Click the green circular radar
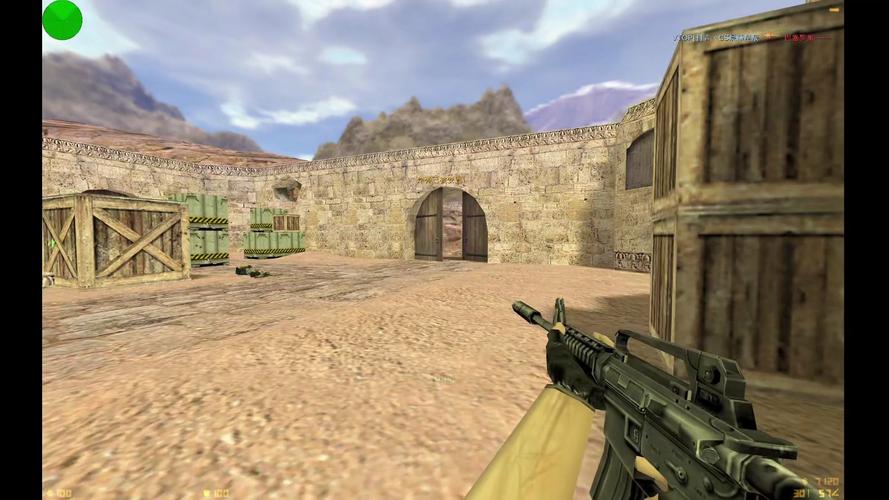889x500 pixels. 62,20
